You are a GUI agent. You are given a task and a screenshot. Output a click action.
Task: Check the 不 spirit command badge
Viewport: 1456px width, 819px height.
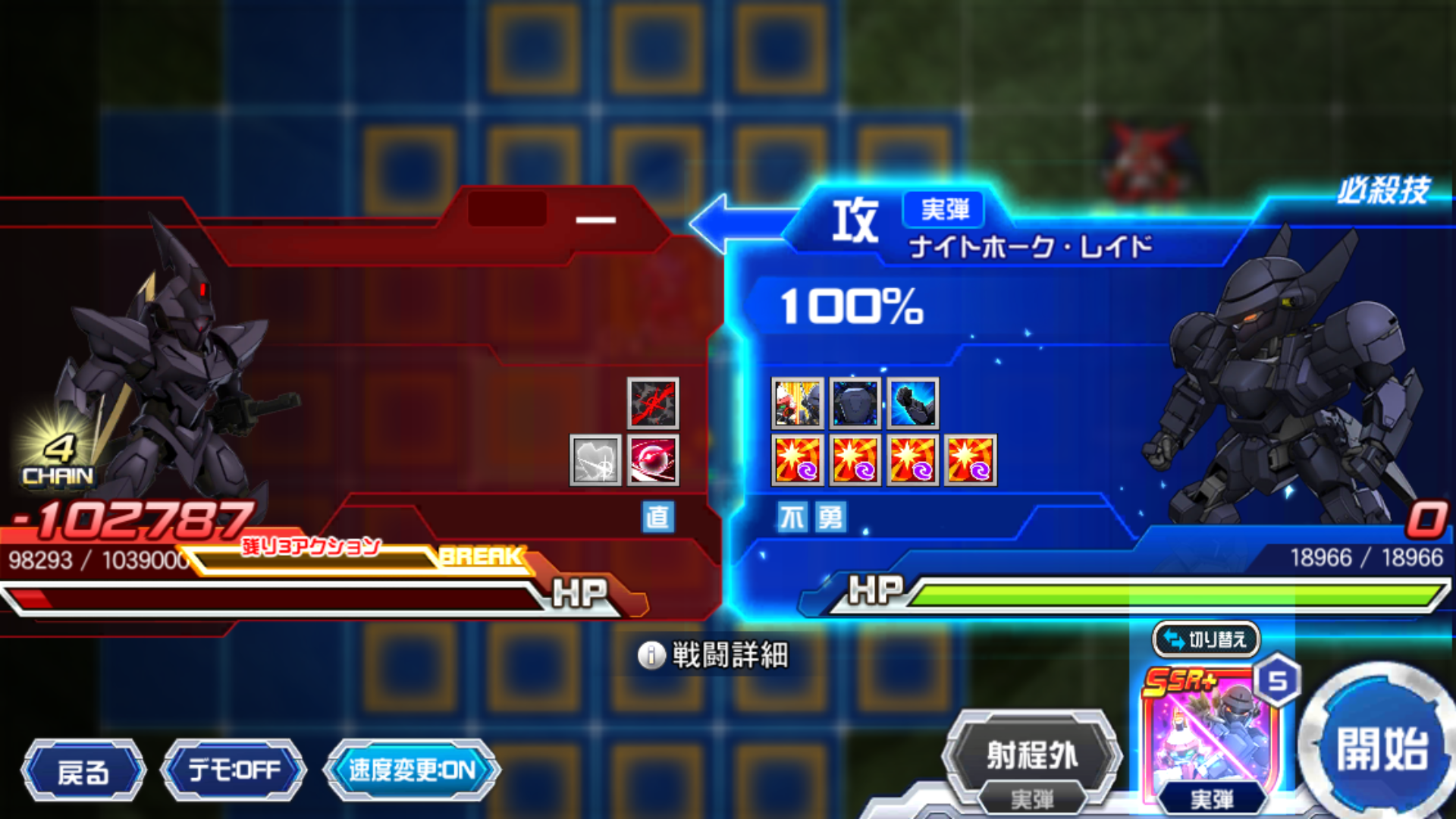click(792, 518)
